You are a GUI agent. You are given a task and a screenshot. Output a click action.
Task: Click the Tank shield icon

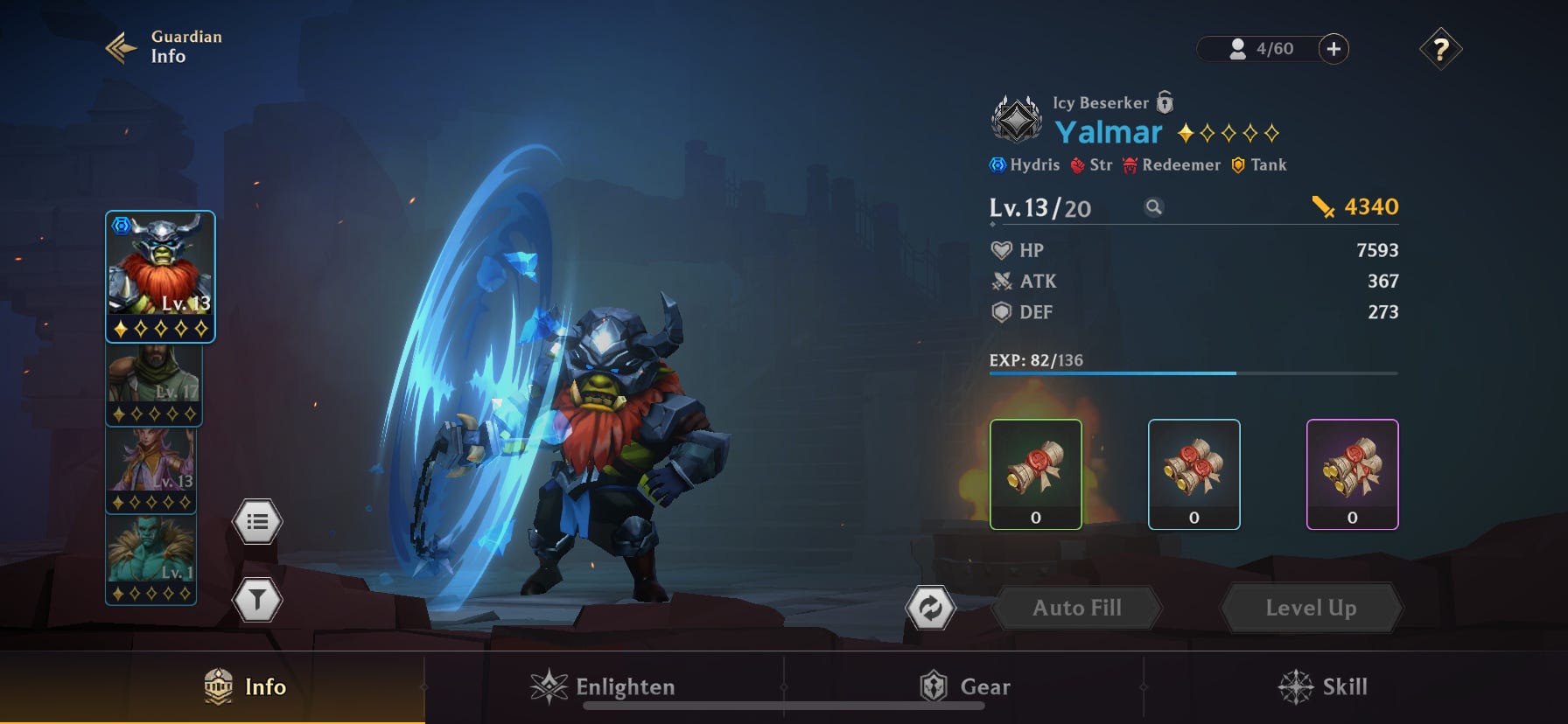pos(1239,164)
